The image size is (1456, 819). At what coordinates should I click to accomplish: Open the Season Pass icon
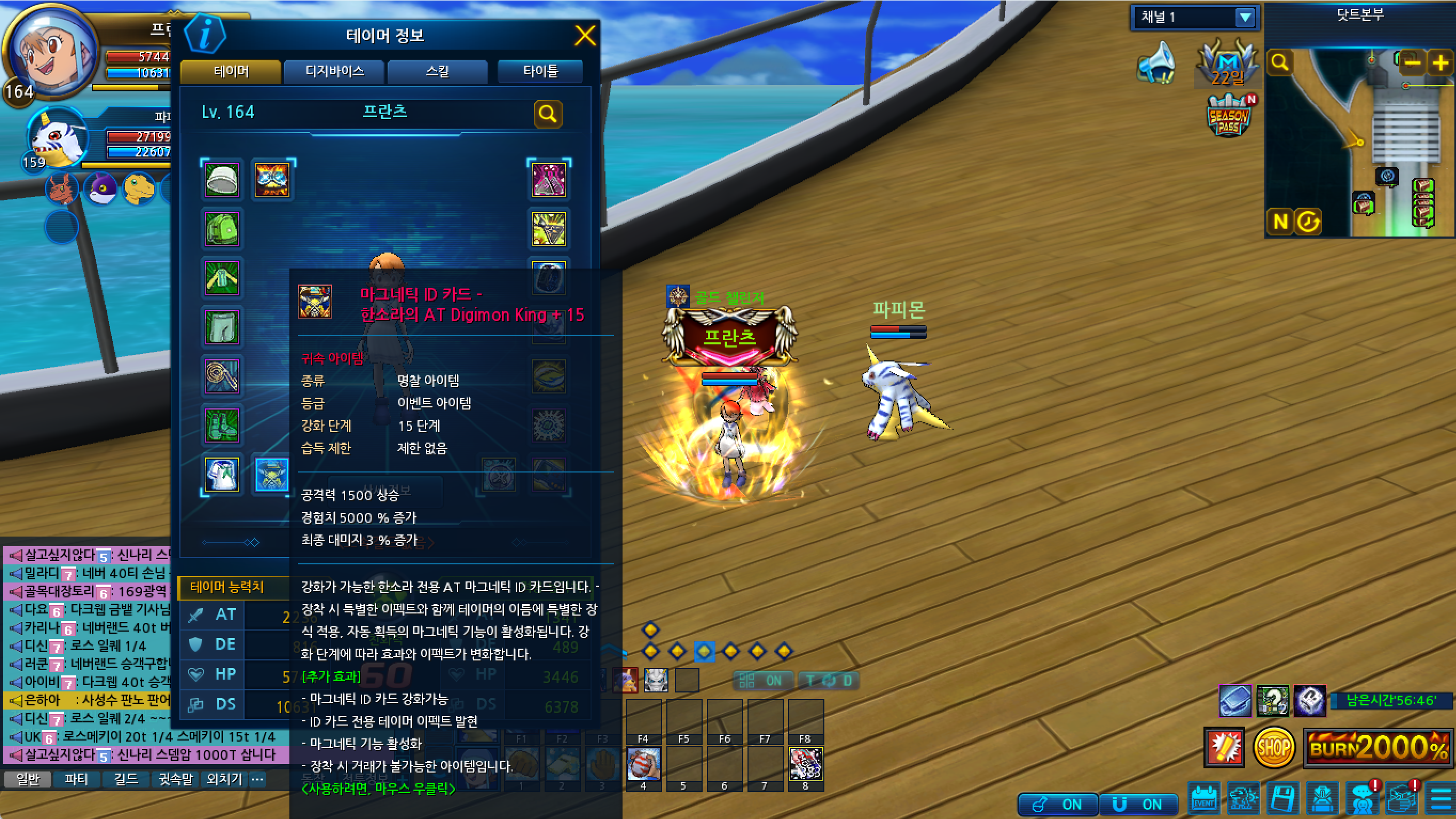1227,117
